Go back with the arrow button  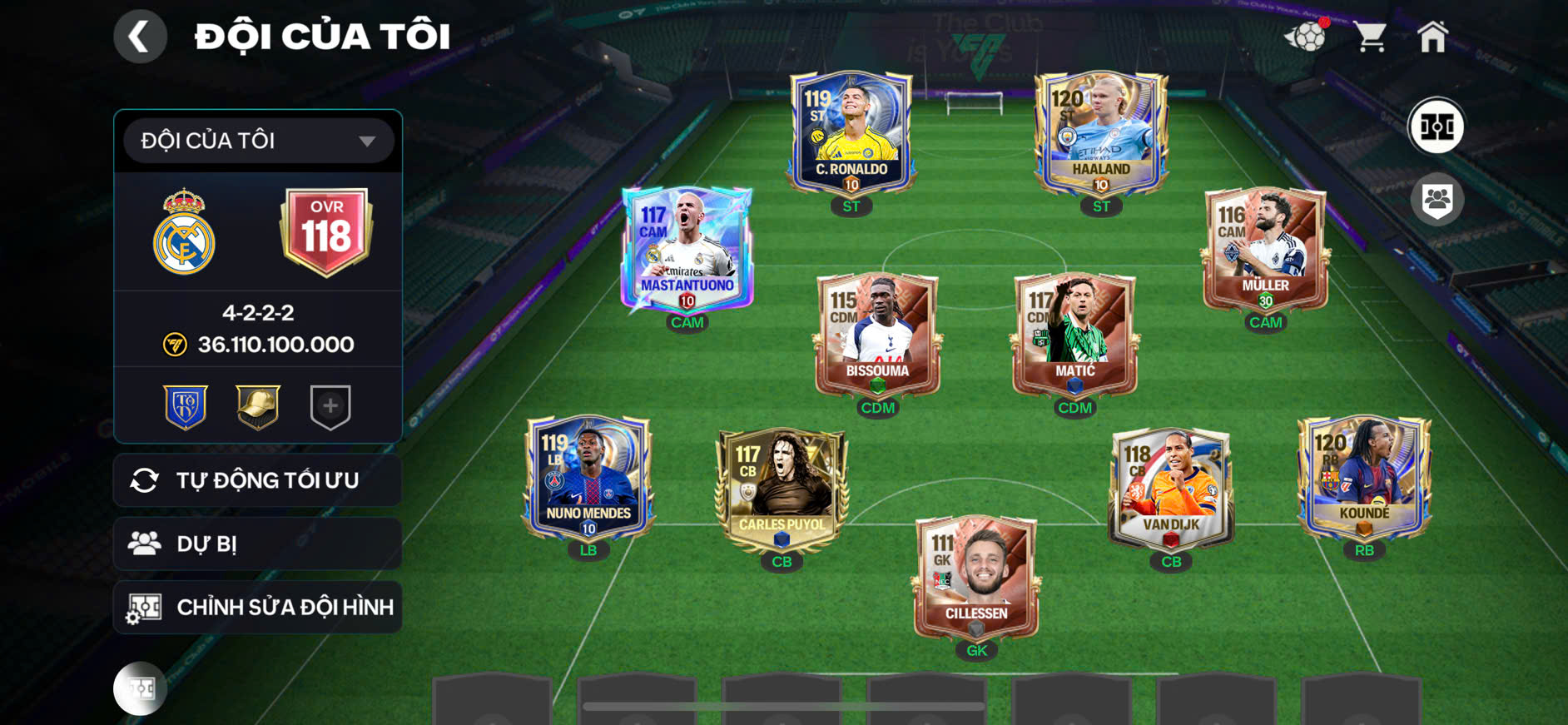pos(140,37)
